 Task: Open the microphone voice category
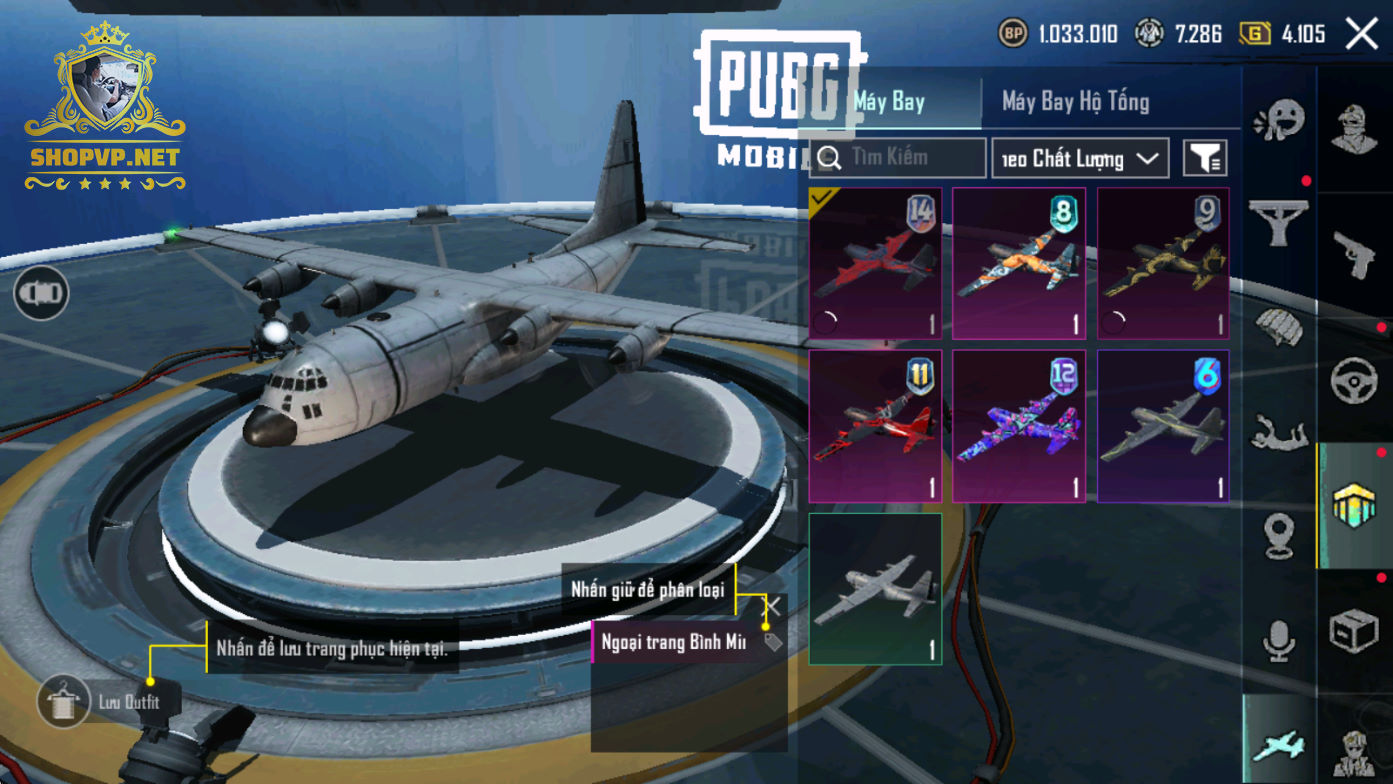pos(1279,641)
